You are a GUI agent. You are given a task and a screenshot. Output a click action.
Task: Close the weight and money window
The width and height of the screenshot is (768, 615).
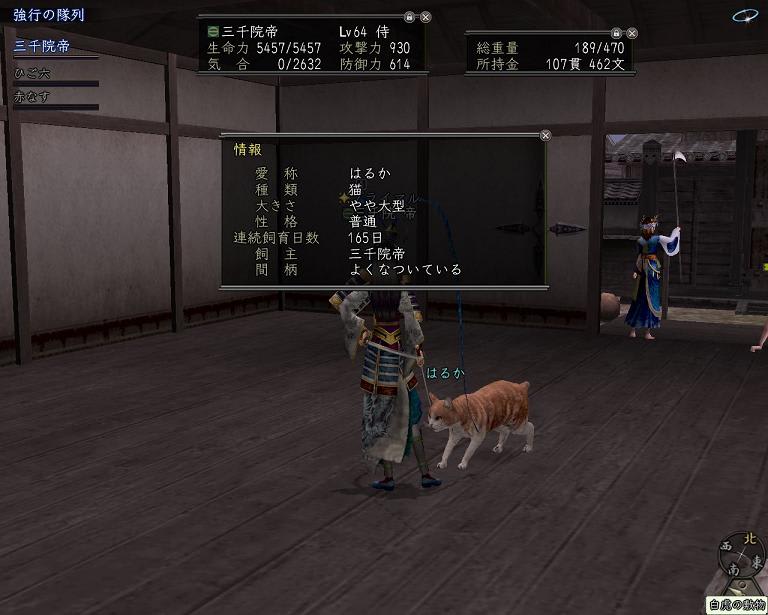point(632,33)
